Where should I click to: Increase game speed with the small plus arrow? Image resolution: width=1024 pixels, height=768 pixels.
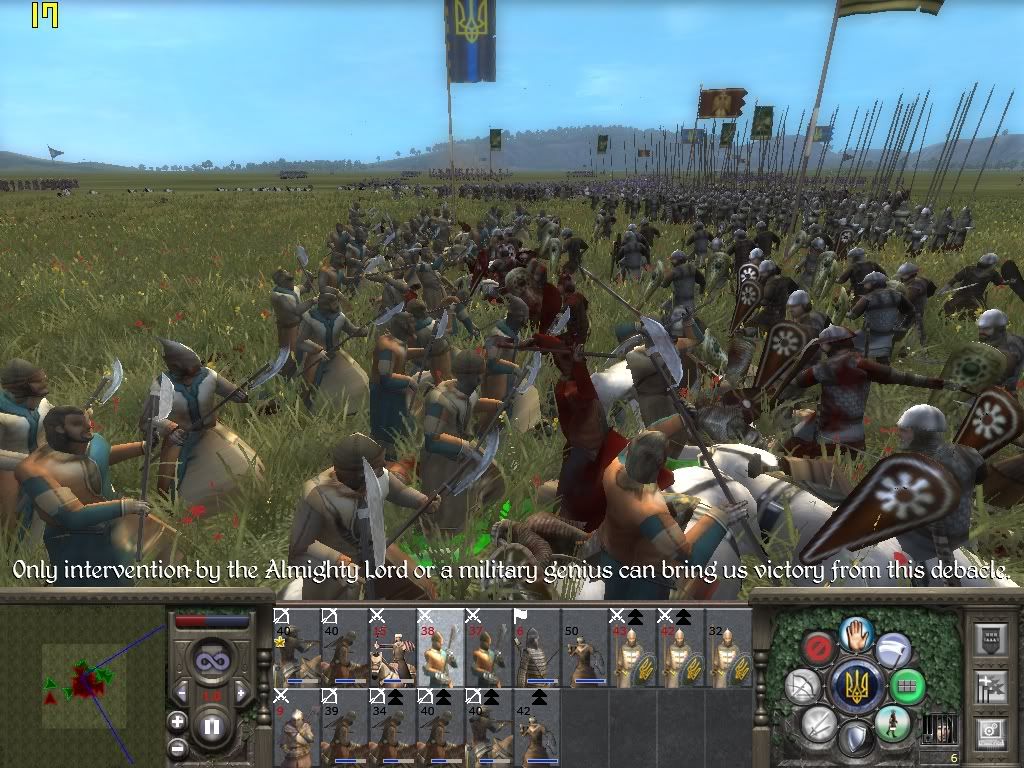tap(240, 692)
